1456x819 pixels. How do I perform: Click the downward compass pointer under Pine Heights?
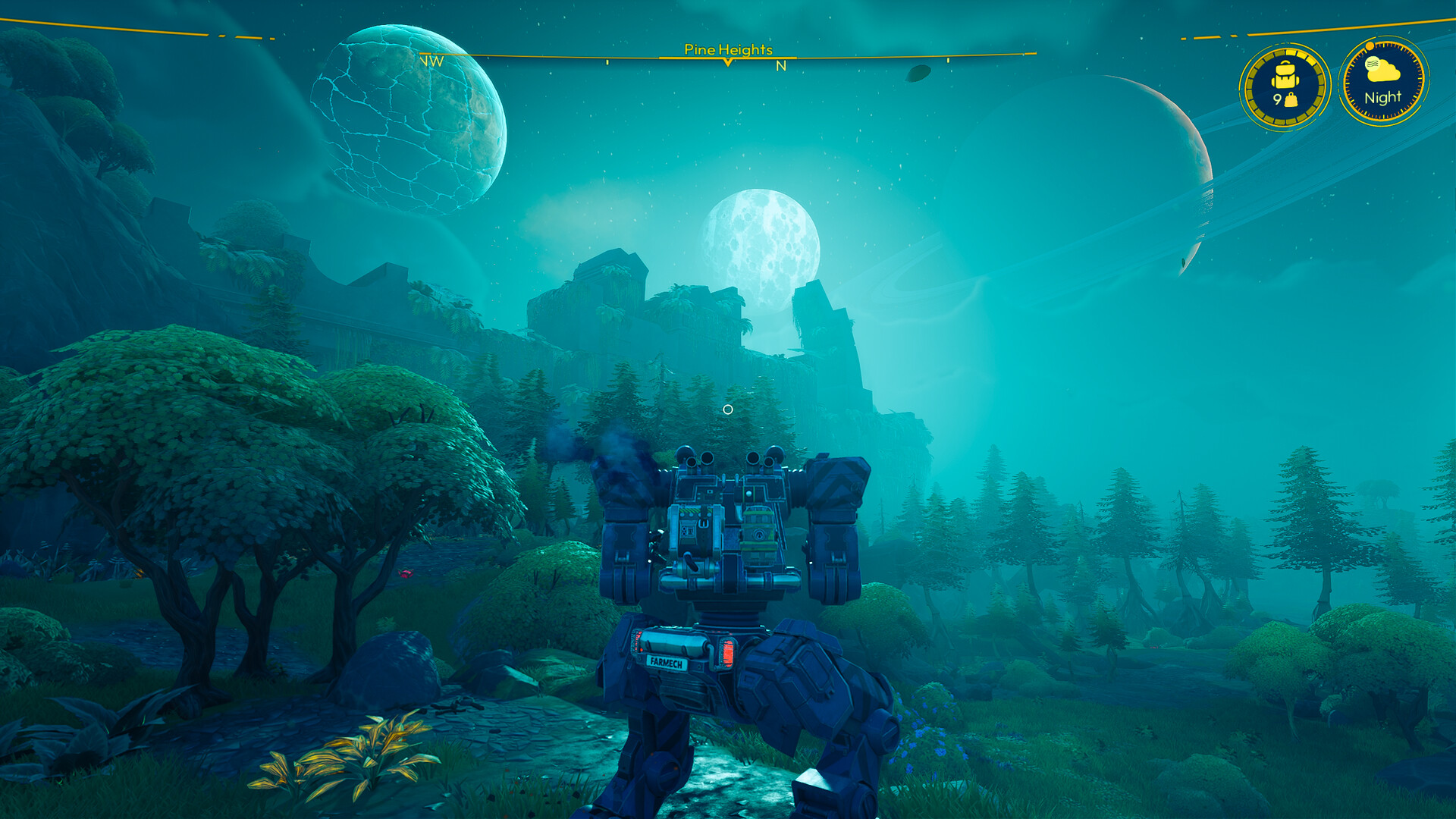click(728, 63)
